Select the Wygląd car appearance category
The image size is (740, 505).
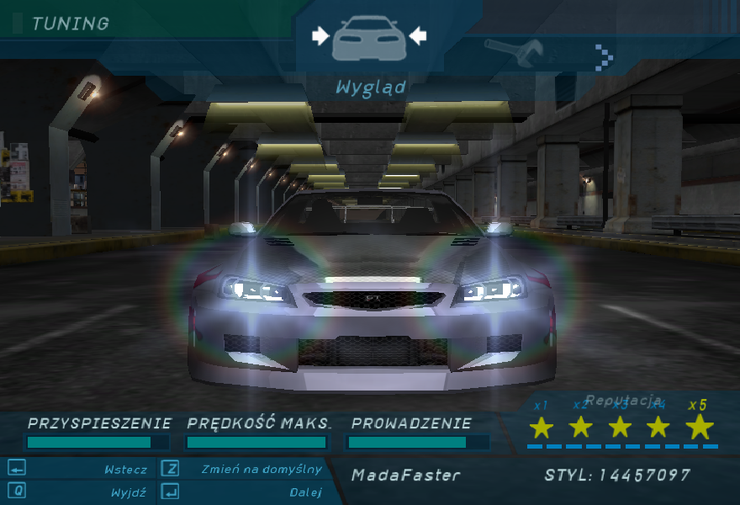pyautogui.click(x=369, y=40)
